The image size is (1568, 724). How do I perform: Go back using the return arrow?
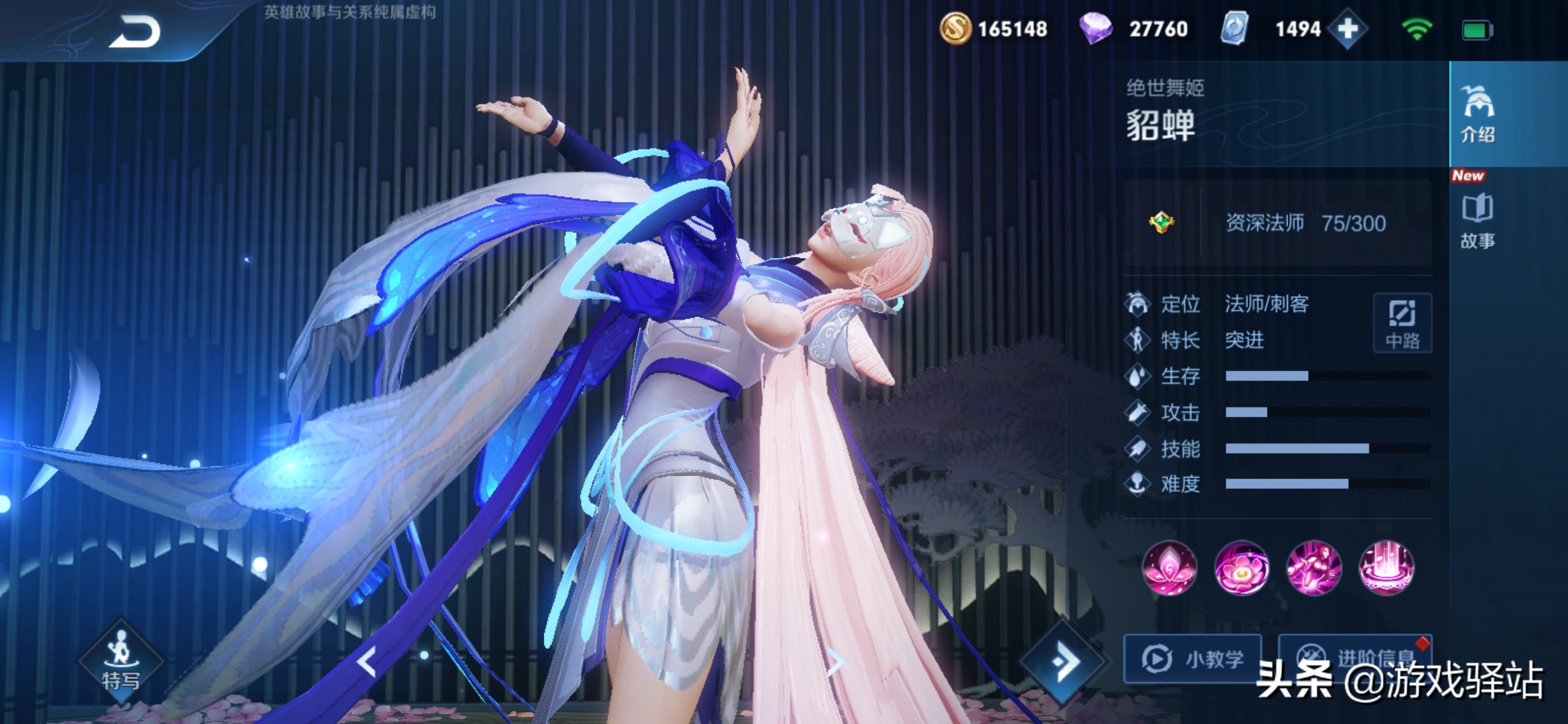(x=135, y=32)
